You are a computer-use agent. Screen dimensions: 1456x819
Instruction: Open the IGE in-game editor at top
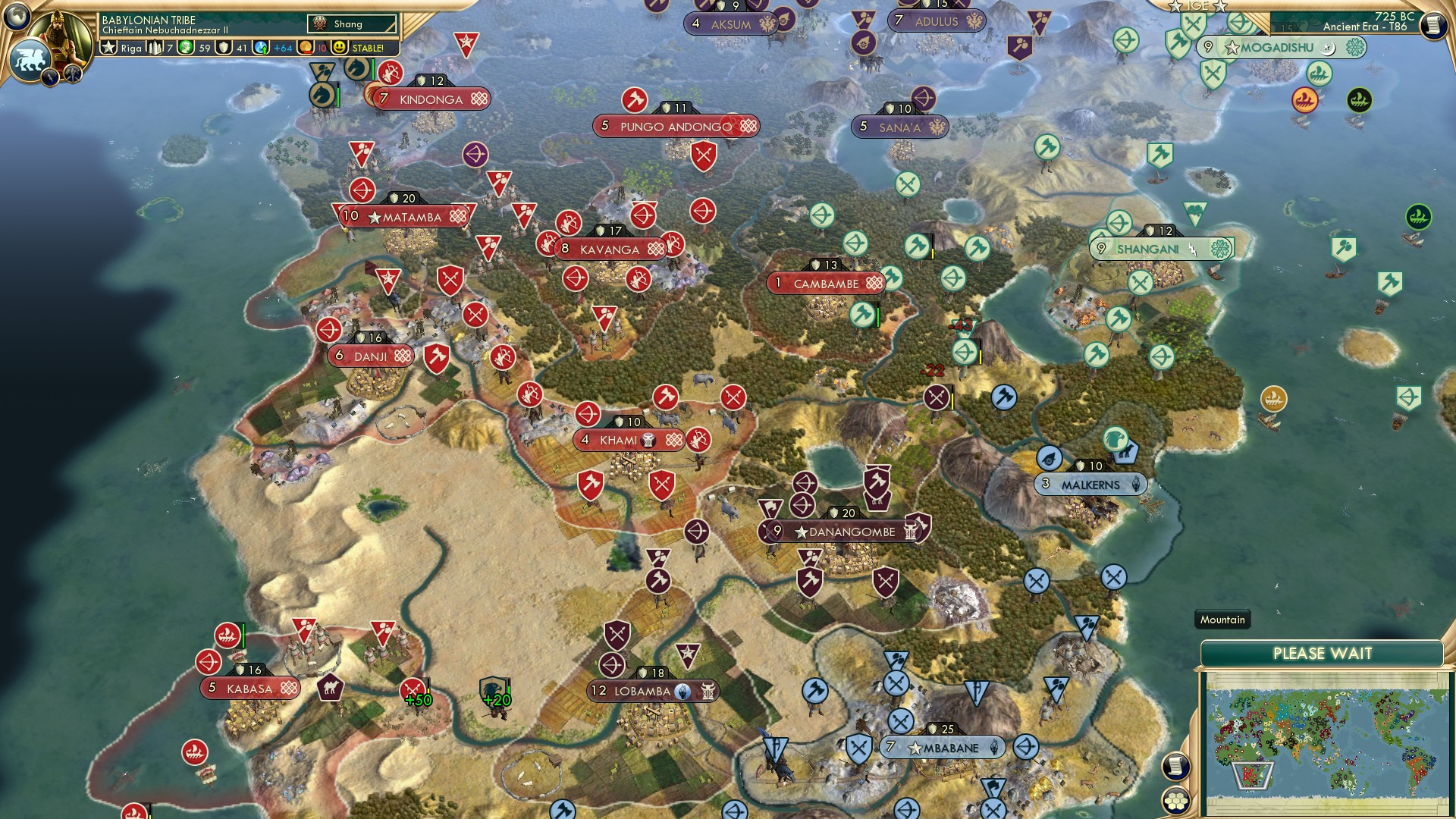tap(1197, 6)
